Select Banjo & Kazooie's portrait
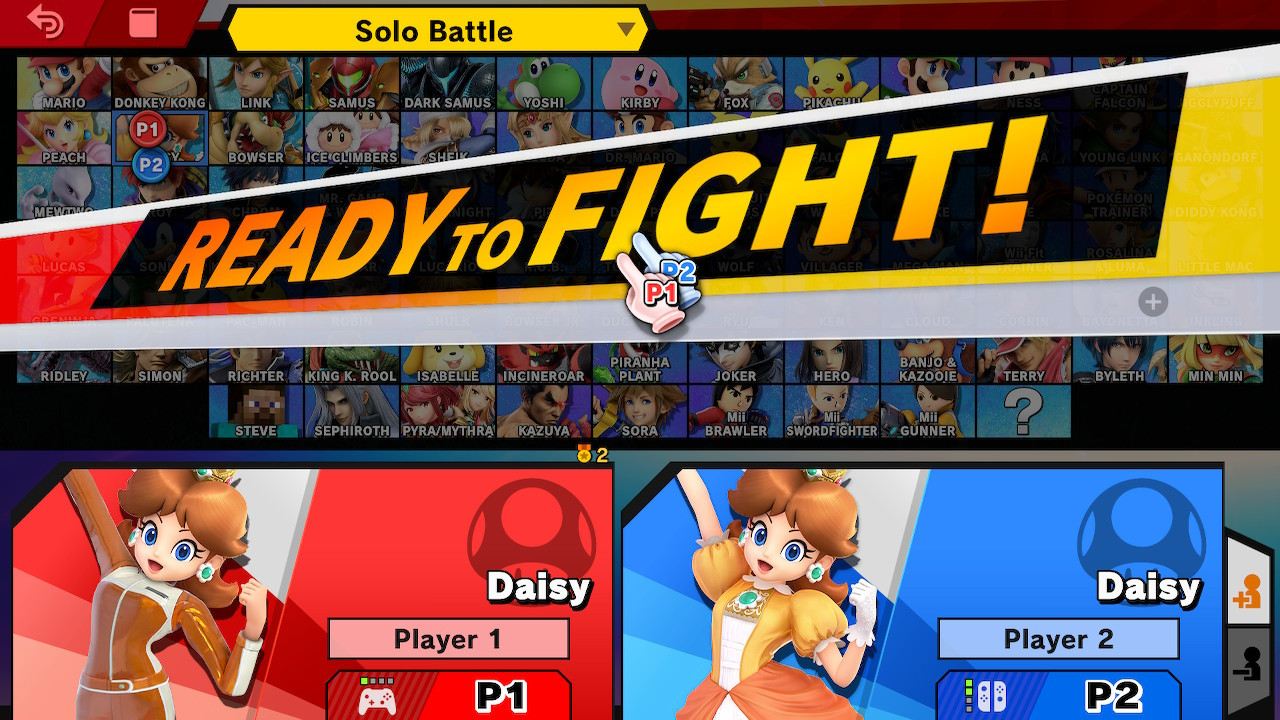The image size is (1280, 720). tap(930, 365)
